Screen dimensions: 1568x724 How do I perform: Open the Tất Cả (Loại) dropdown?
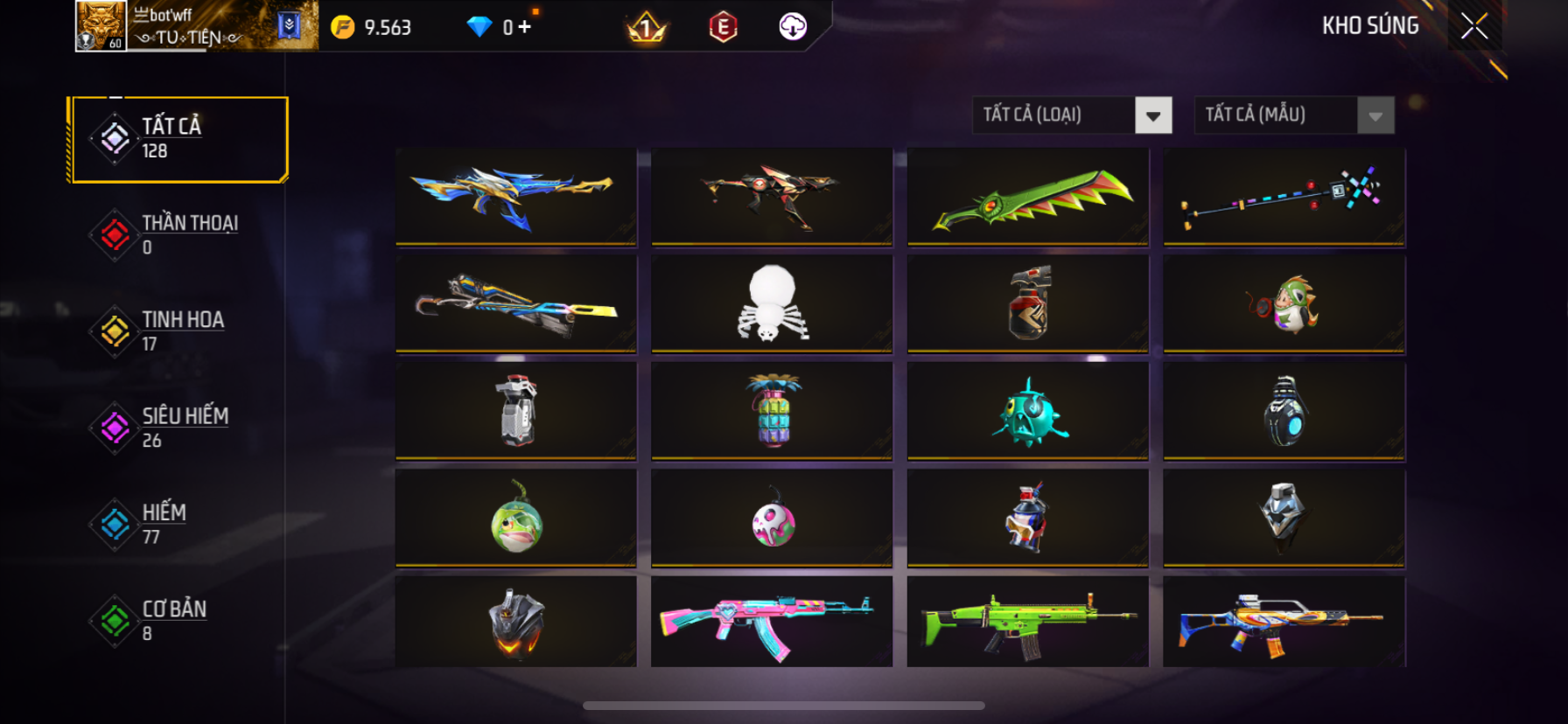1152,115
